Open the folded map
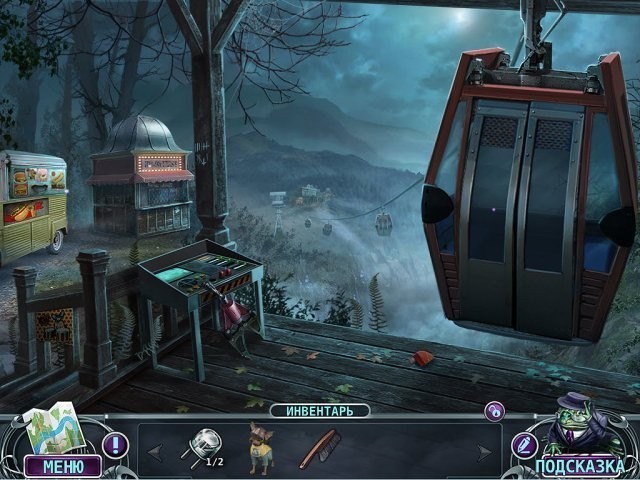The width and height of the screenshot is (640, 480). point(51,430)
